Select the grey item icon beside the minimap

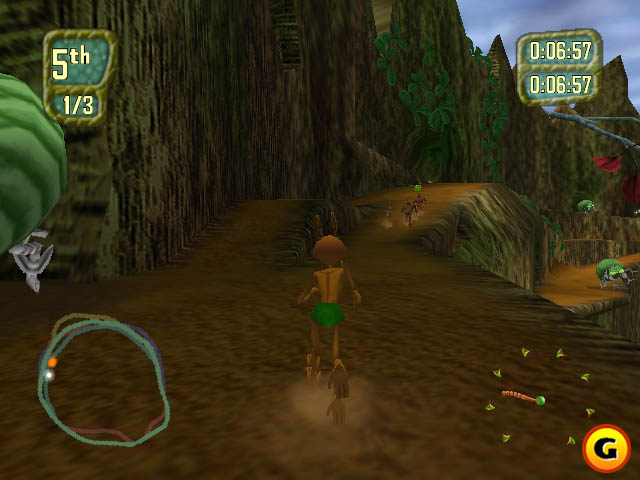tap(30, 258)
